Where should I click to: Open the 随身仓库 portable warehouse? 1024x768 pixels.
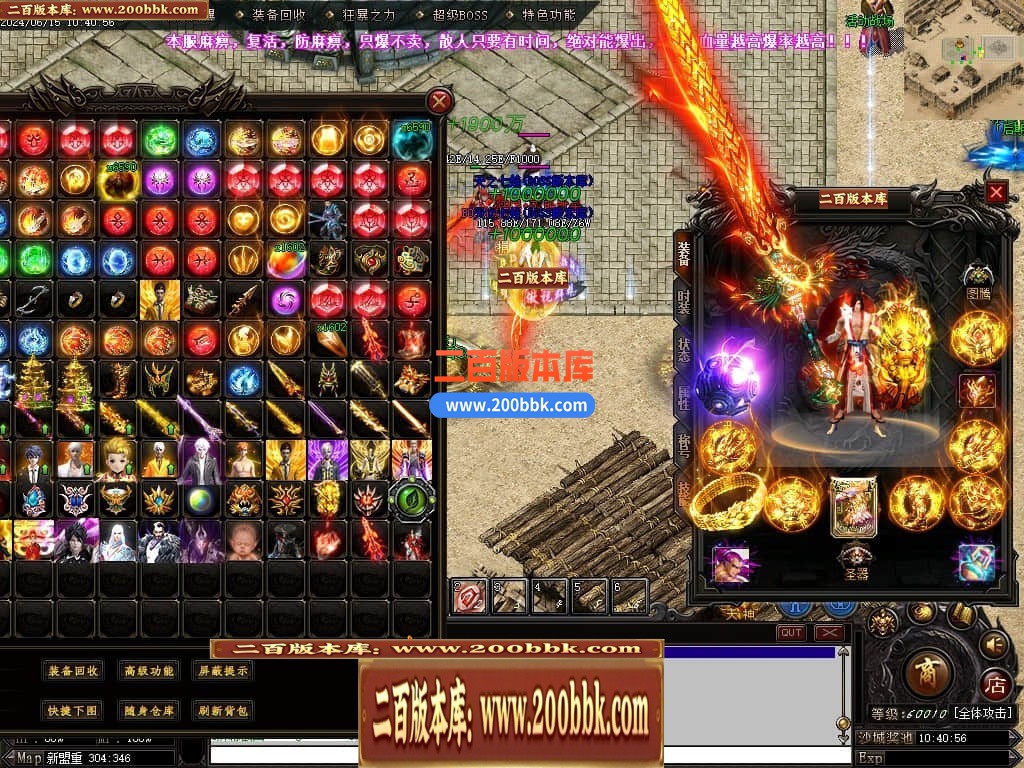[148, 711]
